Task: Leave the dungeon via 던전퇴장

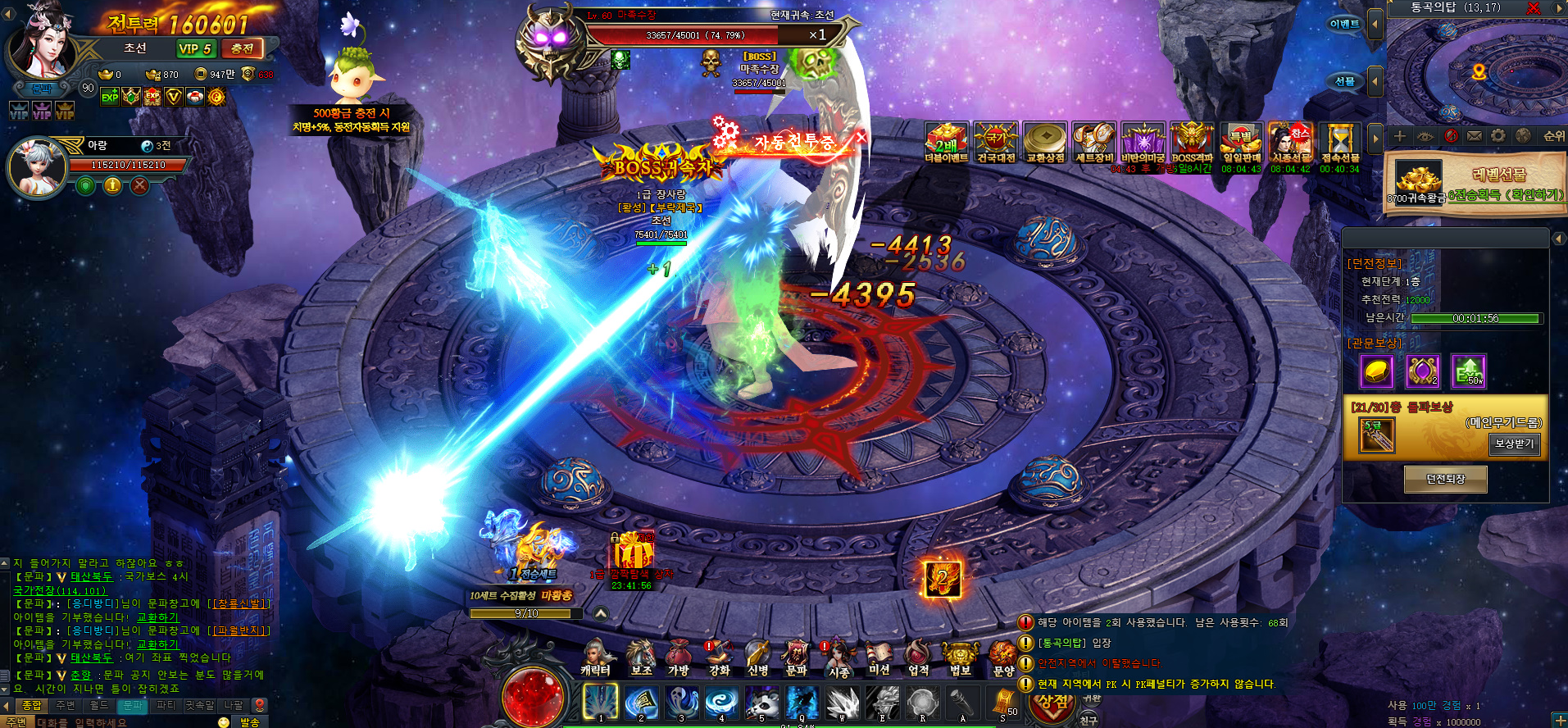Action: (x=1445, y=479)
